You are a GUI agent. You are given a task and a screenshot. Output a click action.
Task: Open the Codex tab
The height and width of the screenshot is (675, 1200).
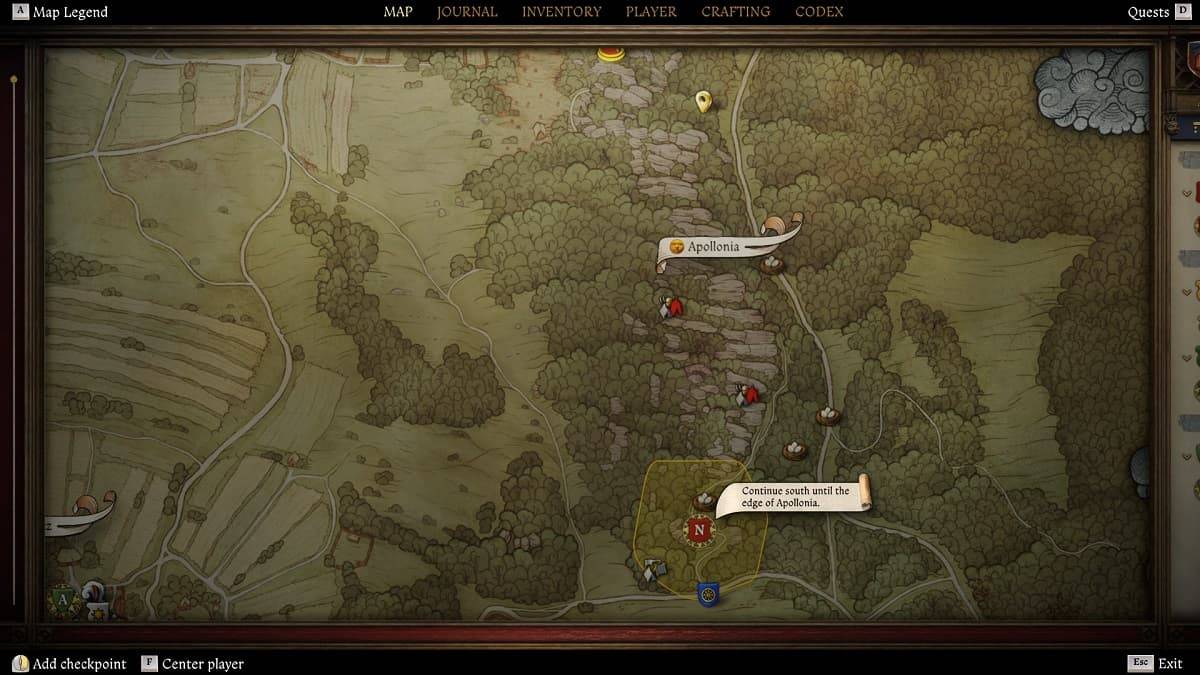pyautogui.click(x=819, y=12)
